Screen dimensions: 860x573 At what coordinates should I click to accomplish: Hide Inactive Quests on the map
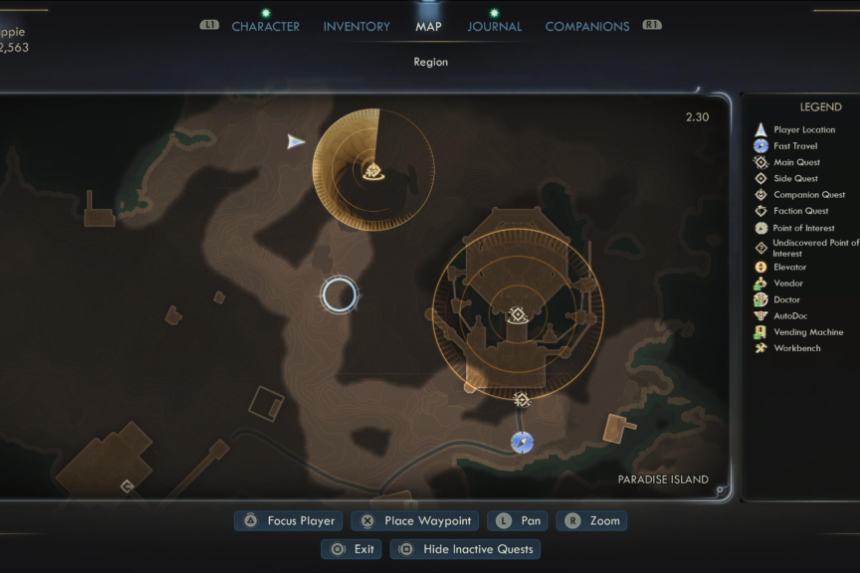pos(466,549)
